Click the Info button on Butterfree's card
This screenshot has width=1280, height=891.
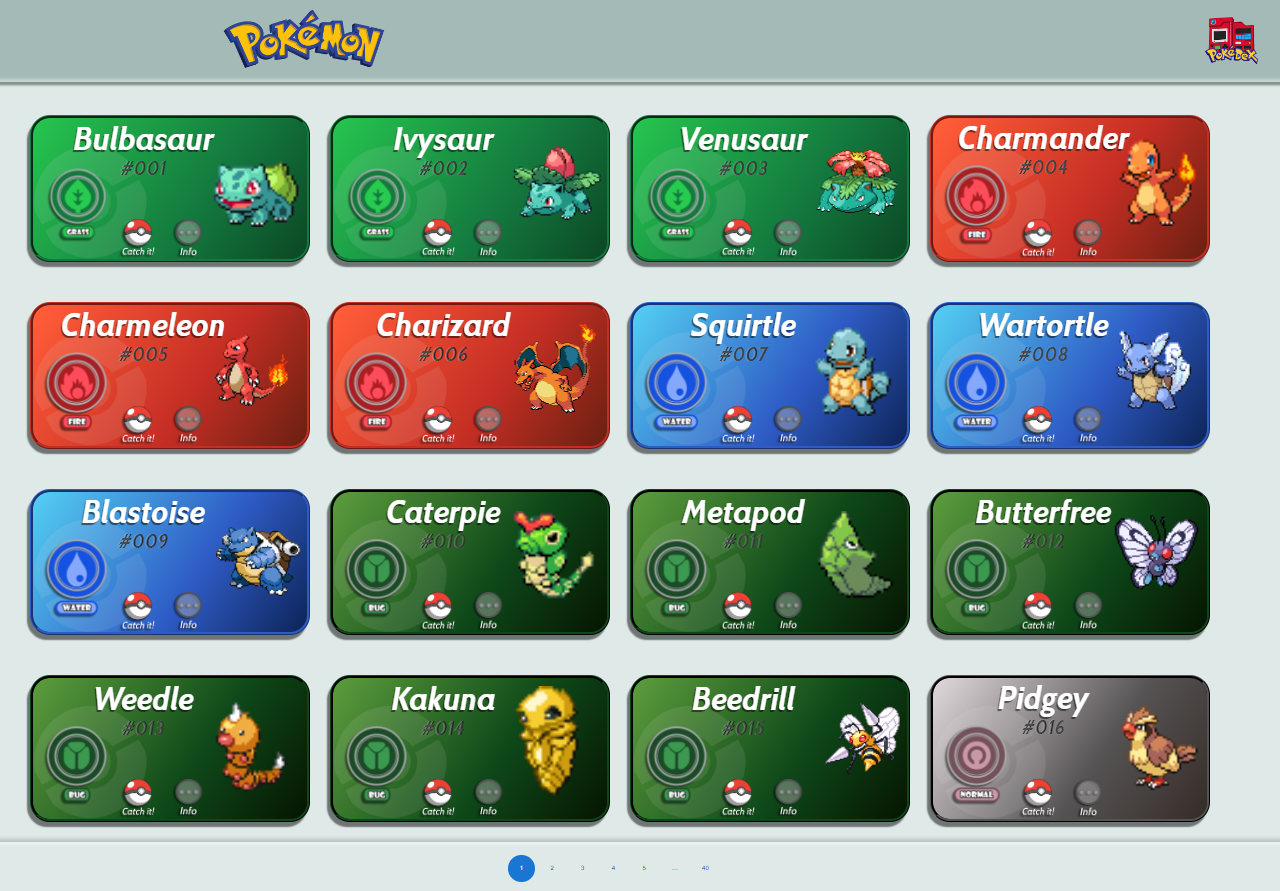pos(1086,603)
